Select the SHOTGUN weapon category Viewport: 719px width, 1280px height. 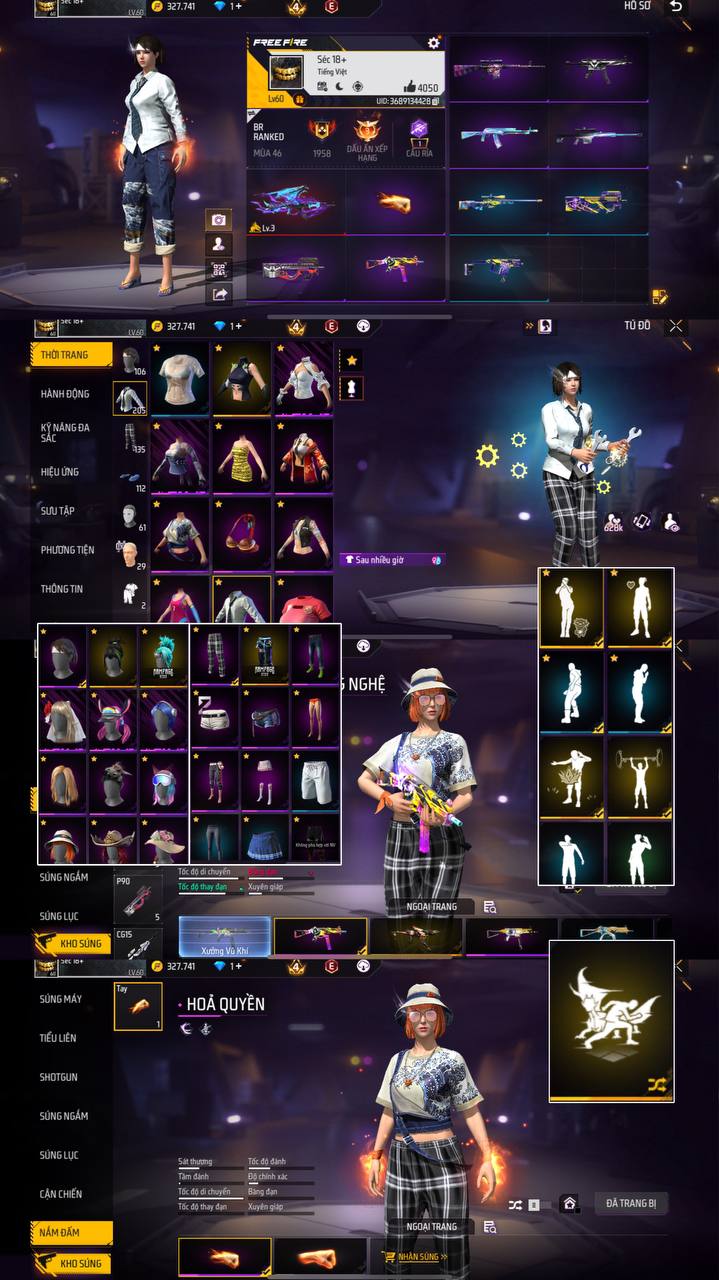(x=58, y=1077)
